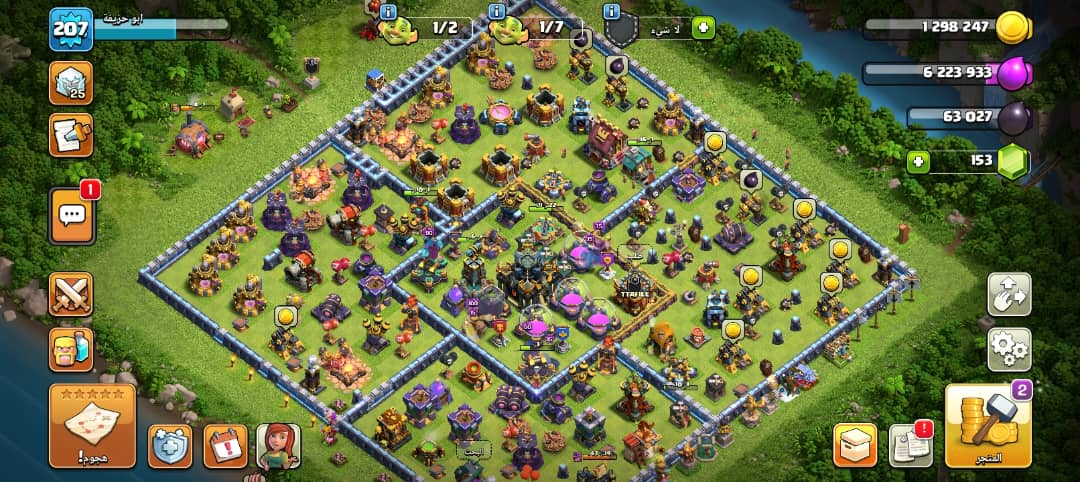Open the events calendar icon
Screen dimensions: 1080x482
pos(225,446)
